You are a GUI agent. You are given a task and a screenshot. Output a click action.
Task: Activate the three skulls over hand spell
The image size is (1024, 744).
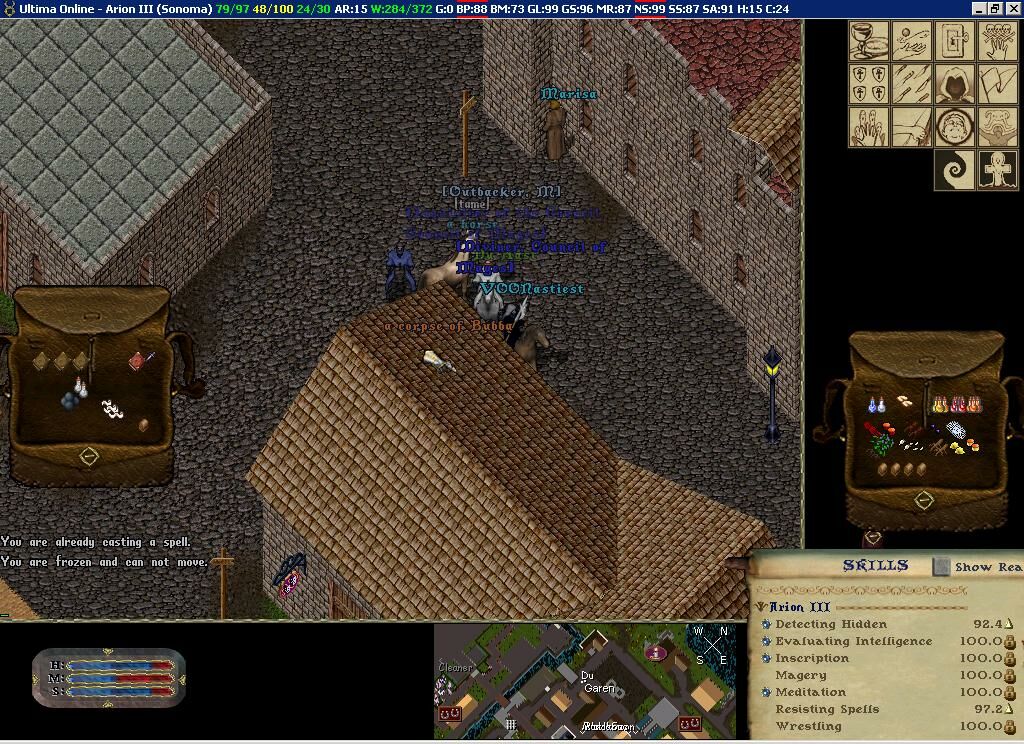coord(998,41)
